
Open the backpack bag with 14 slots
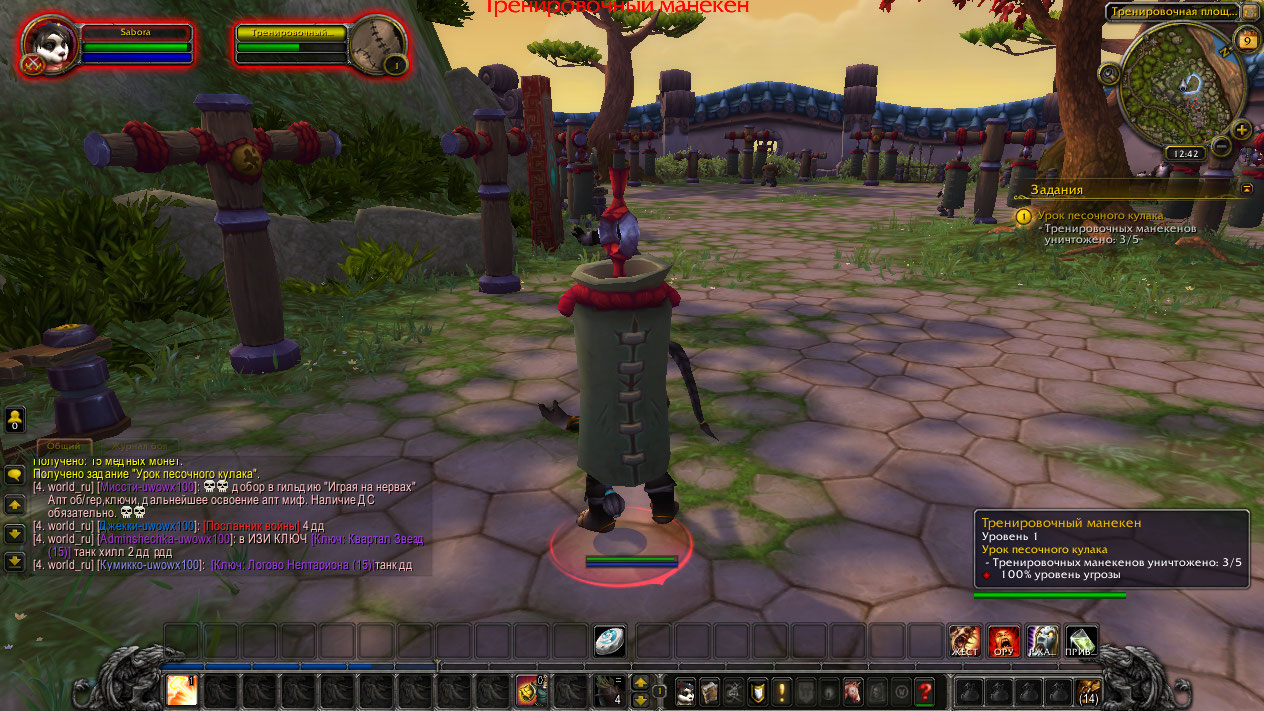[x=1088, y=691]
